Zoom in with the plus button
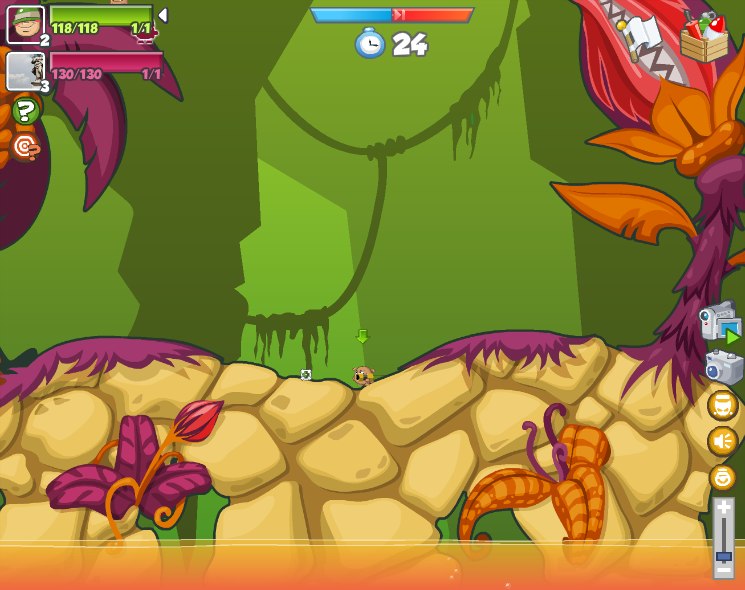 coord(723,508)
